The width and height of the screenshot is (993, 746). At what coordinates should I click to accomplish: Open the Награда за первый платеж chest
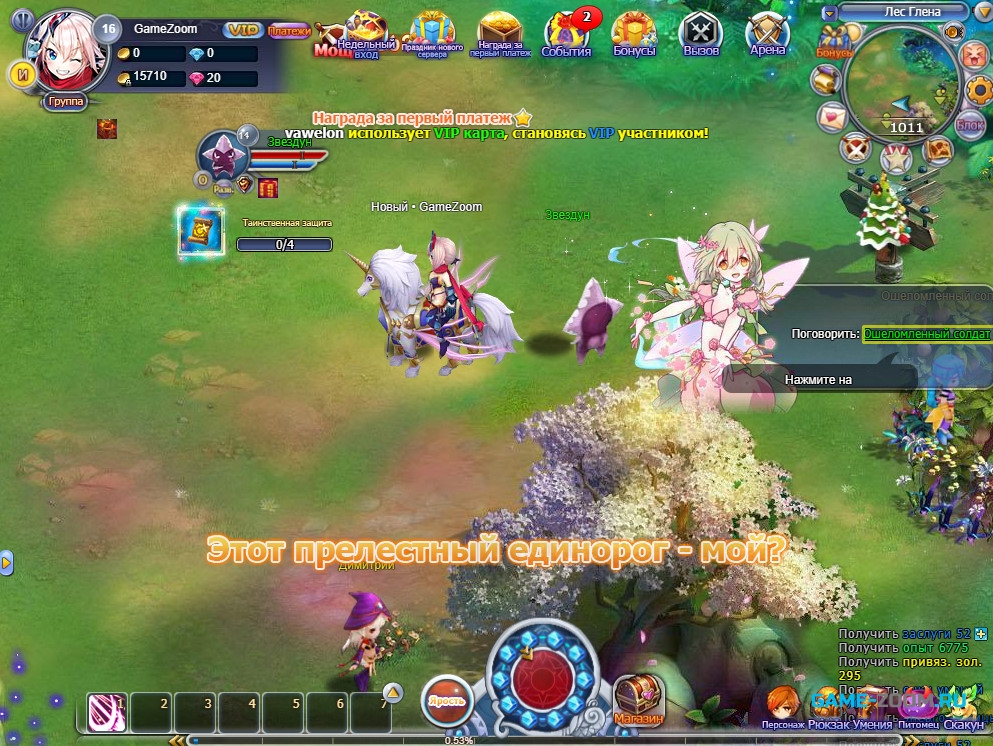[x=501, y=34]
